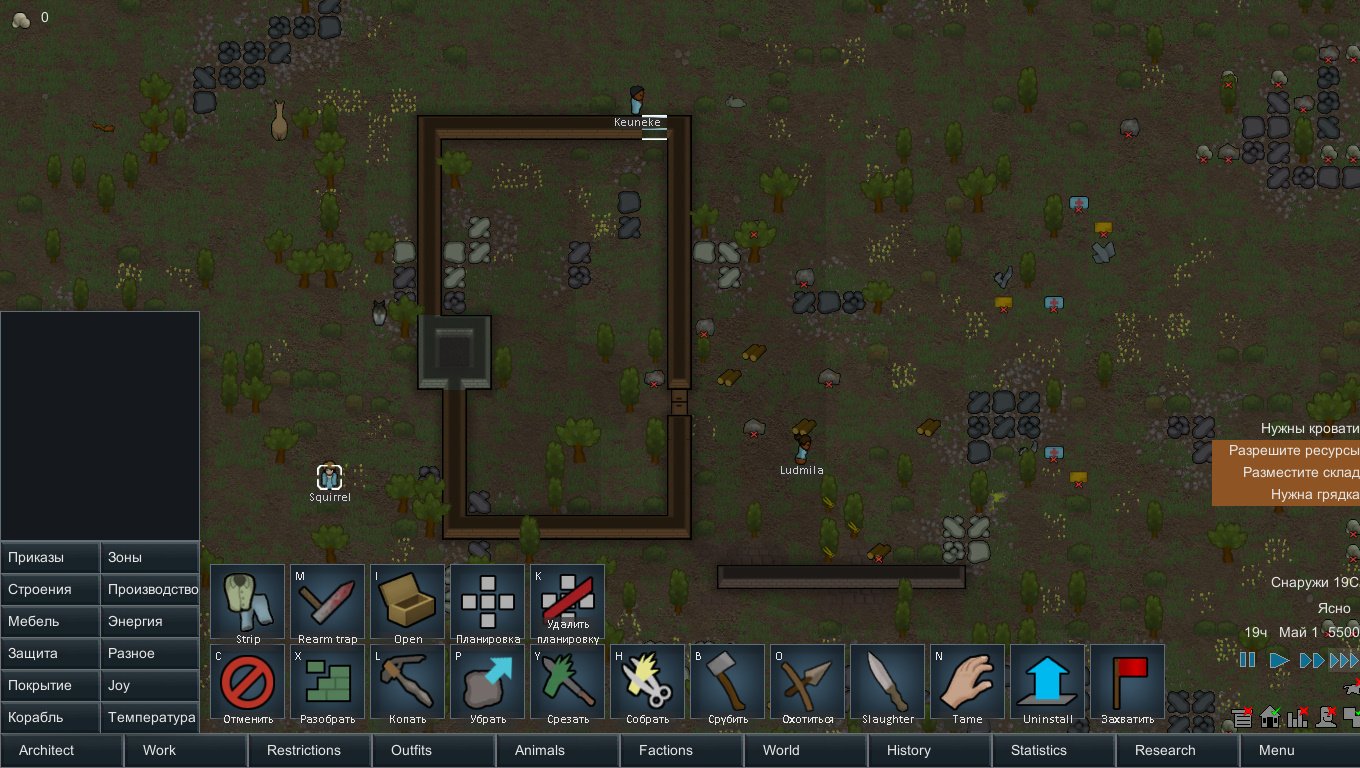Select the Tame hand order
Image resolution: width=1360 pixels, height=768 pixels.
click(967, 682)
